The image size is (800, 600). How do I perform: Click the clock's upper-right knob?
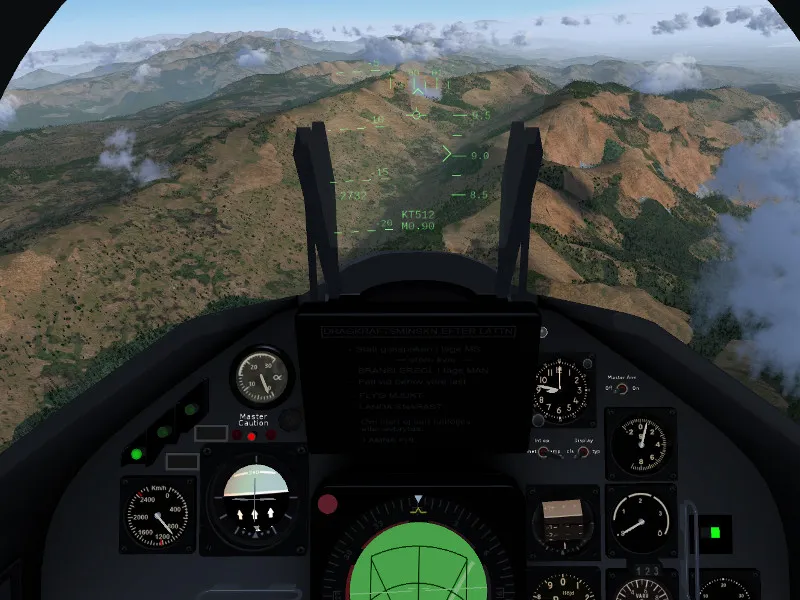[x=587, y=361]
